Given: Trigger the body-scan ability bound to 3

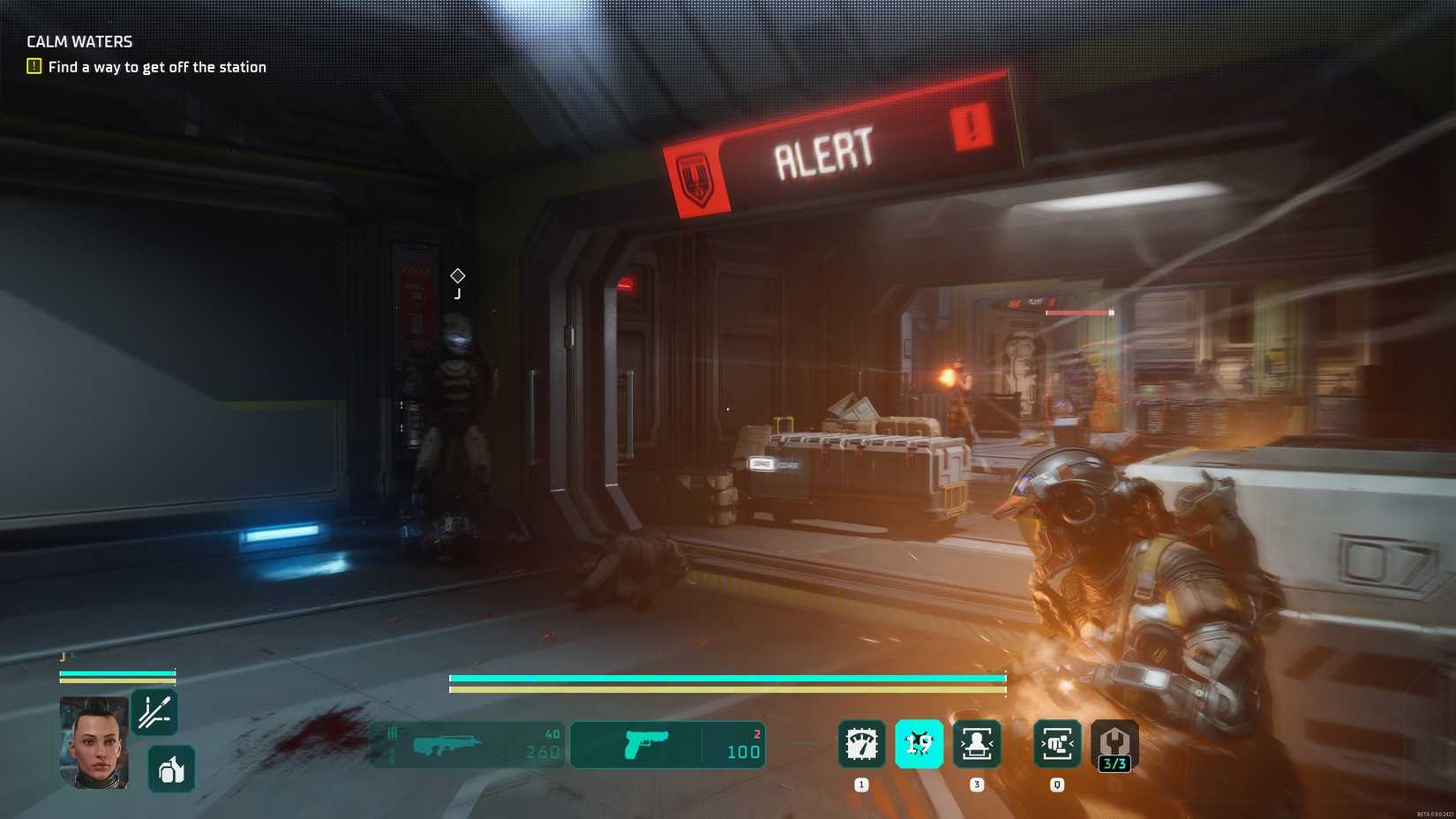Looking at the screenshot, I should coord(975,744).
